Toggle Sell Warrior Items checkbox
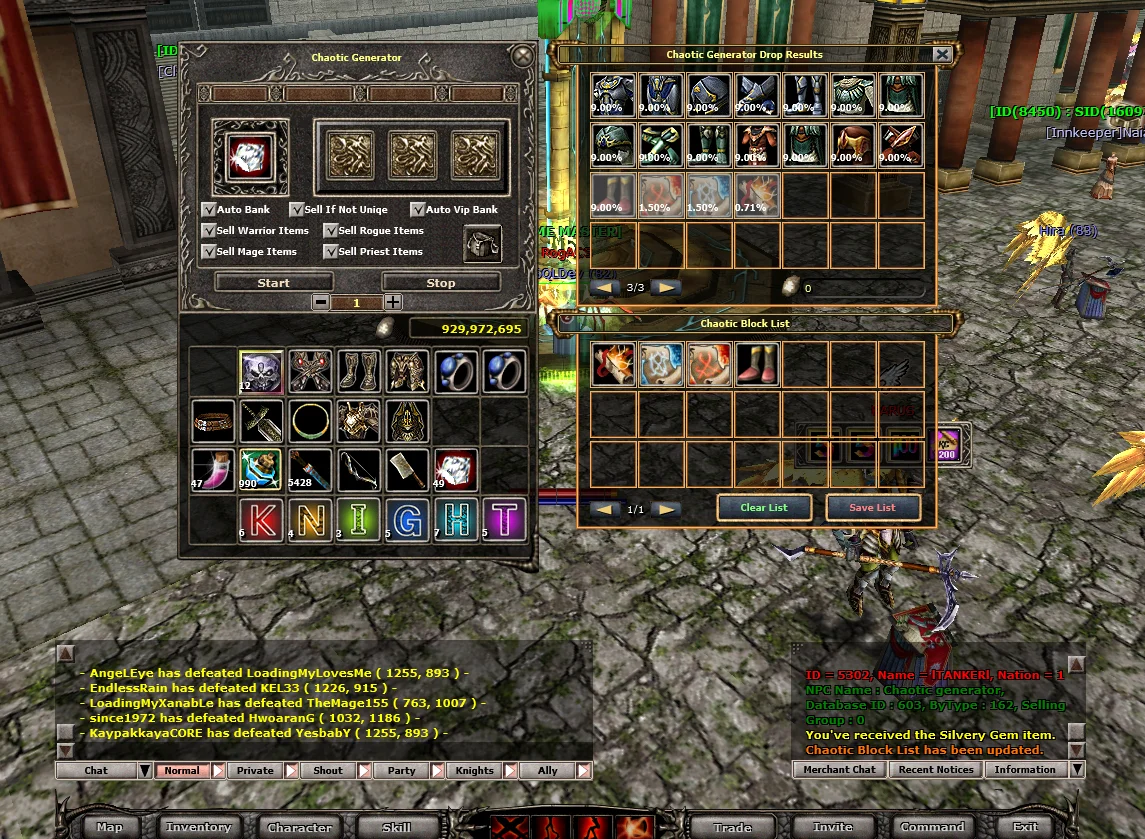The width and height of the screenshot is (1145, 839). pyautogui.click(x=208, y=231)
